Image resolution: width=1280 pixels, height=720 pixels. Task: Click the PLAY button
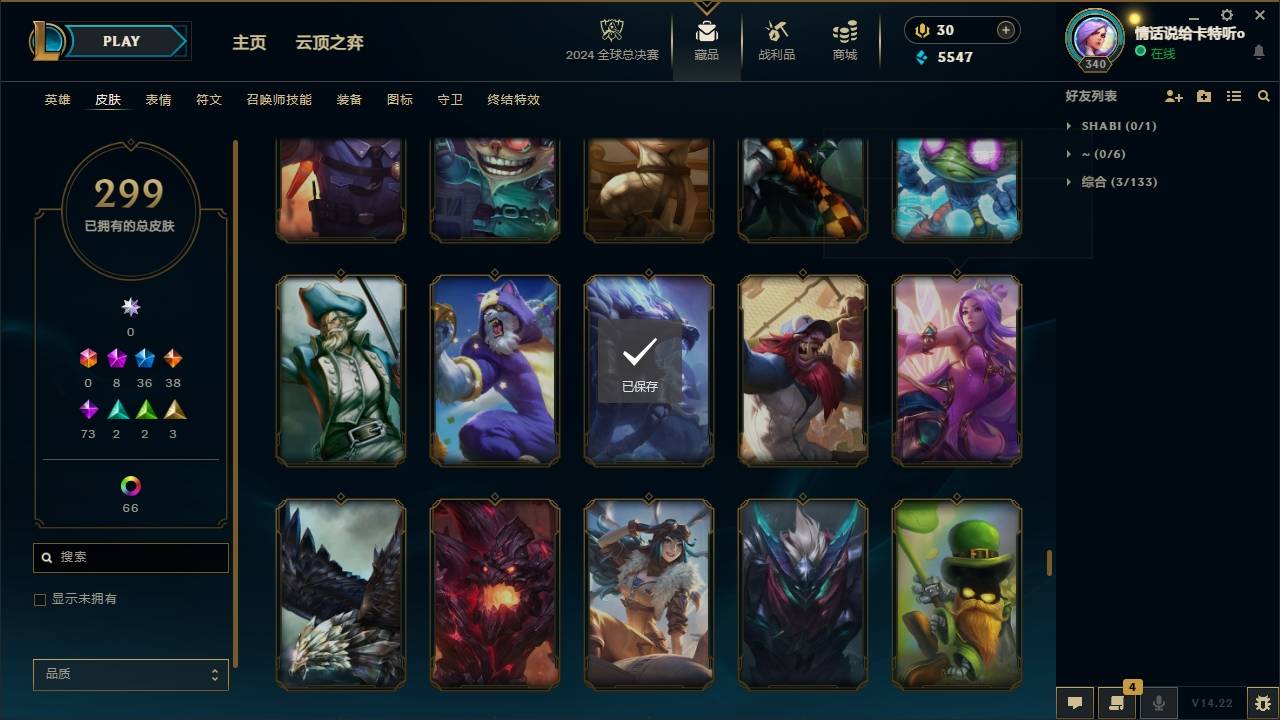[120, 41]
